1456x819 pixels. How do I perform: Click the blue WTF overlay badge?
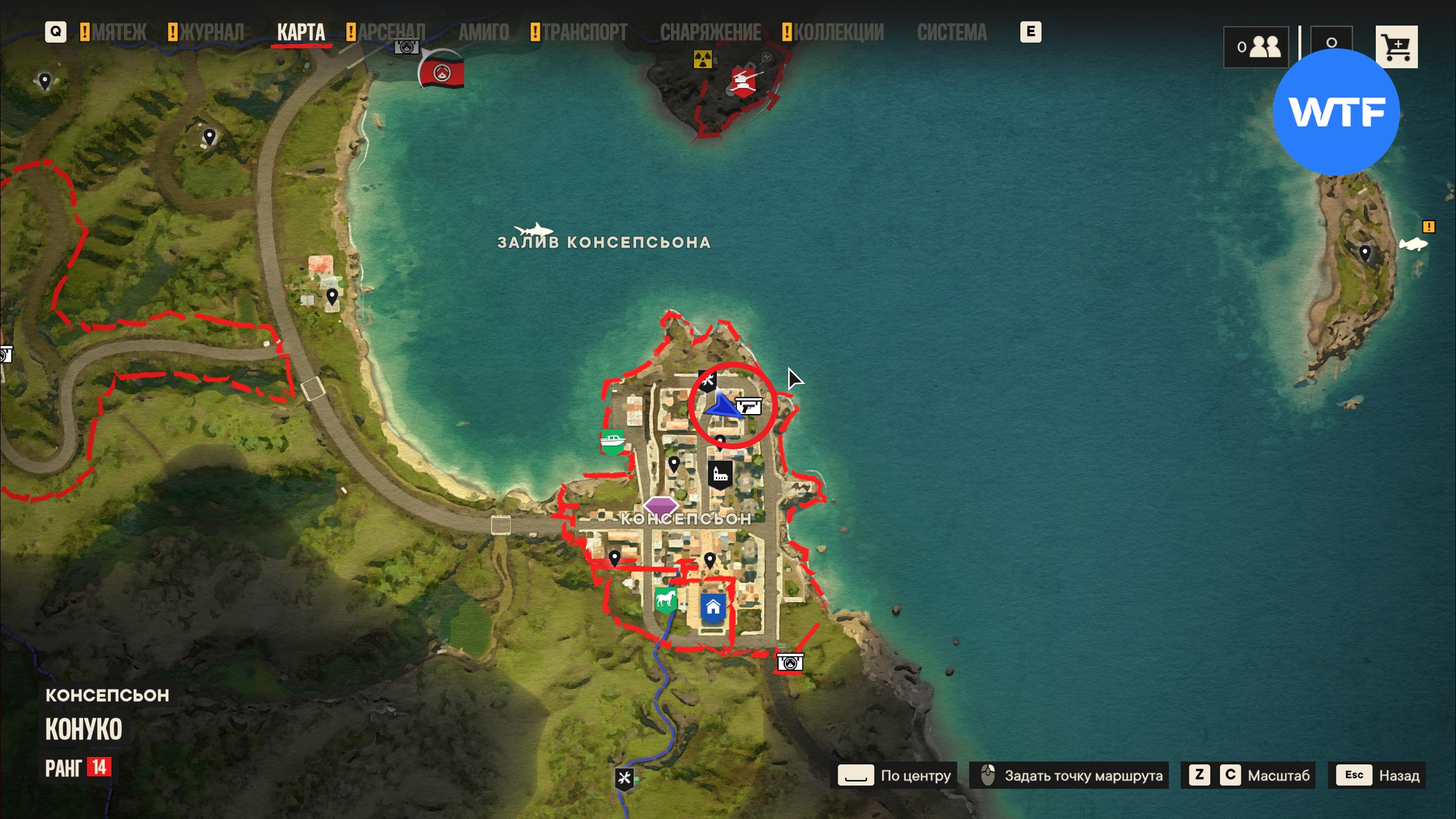(1335, 111)
